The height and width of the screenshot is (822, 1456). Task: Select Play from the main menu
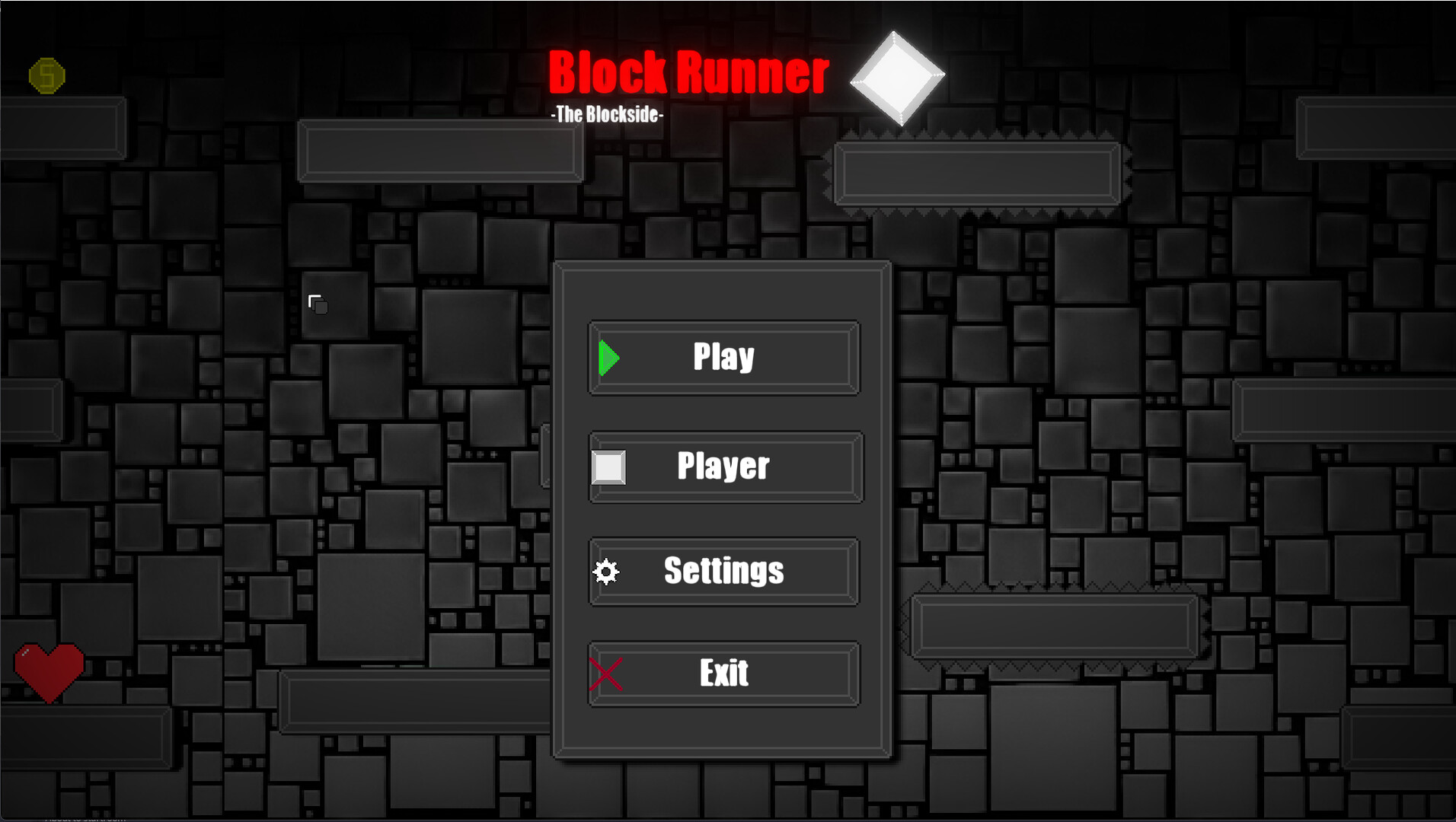(722, 356)
